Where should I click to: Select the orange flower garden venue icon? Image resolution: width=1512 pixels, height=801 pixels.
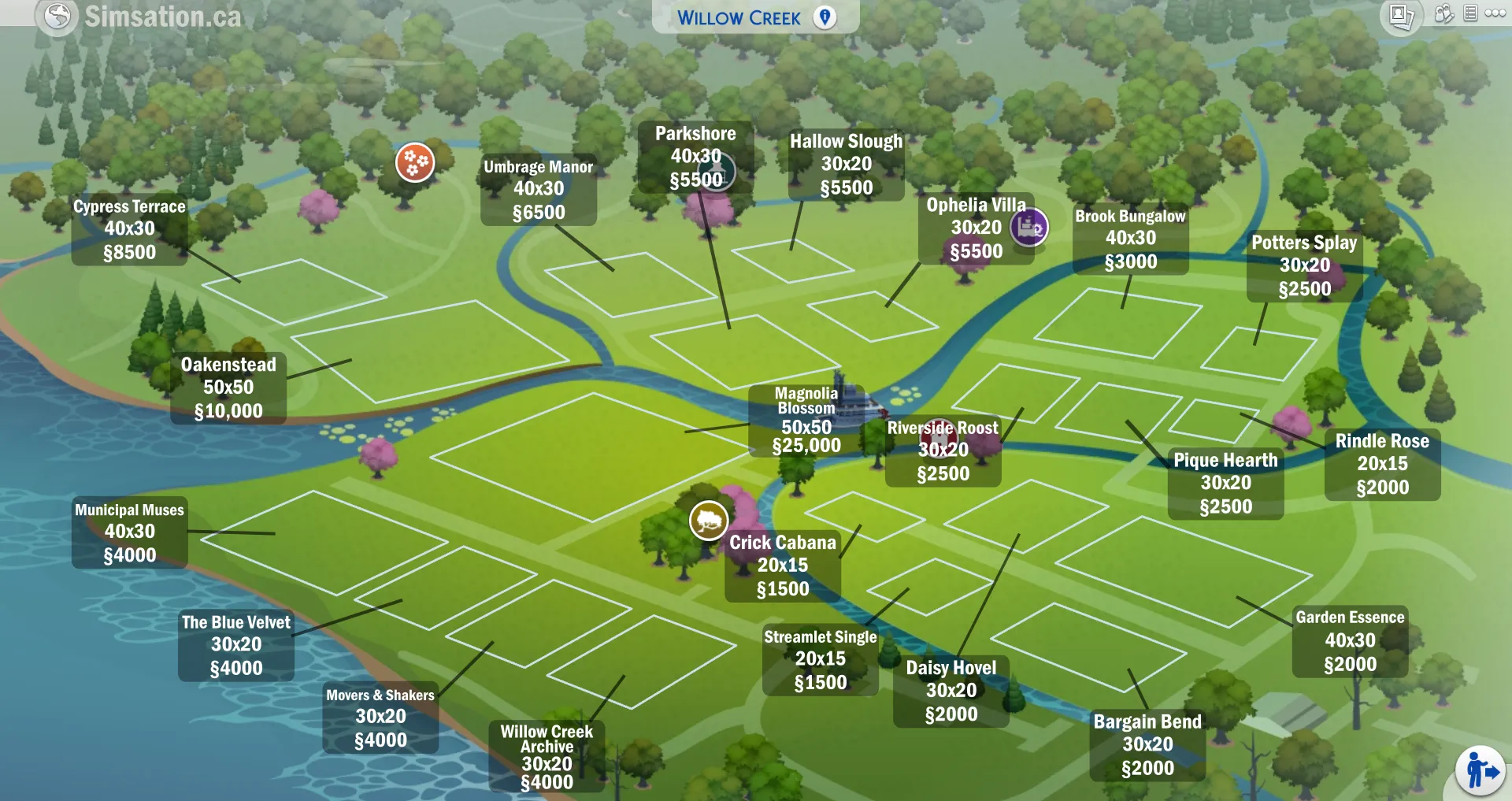(415, 161)
